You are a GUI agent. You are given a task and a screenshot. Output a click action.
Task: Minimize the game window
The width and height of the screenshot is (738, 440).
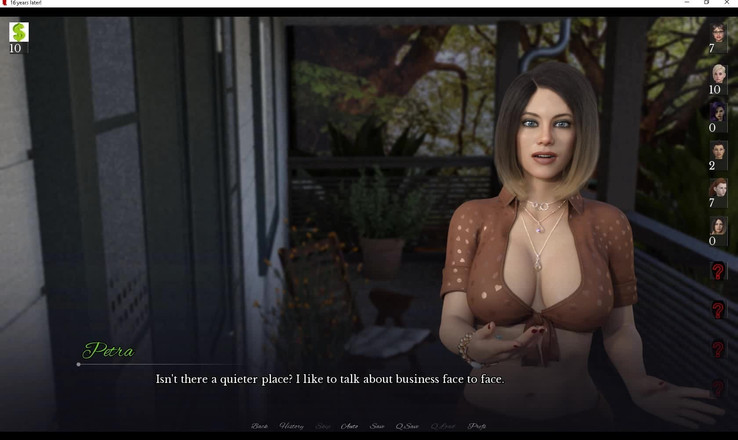pos(687,3)
